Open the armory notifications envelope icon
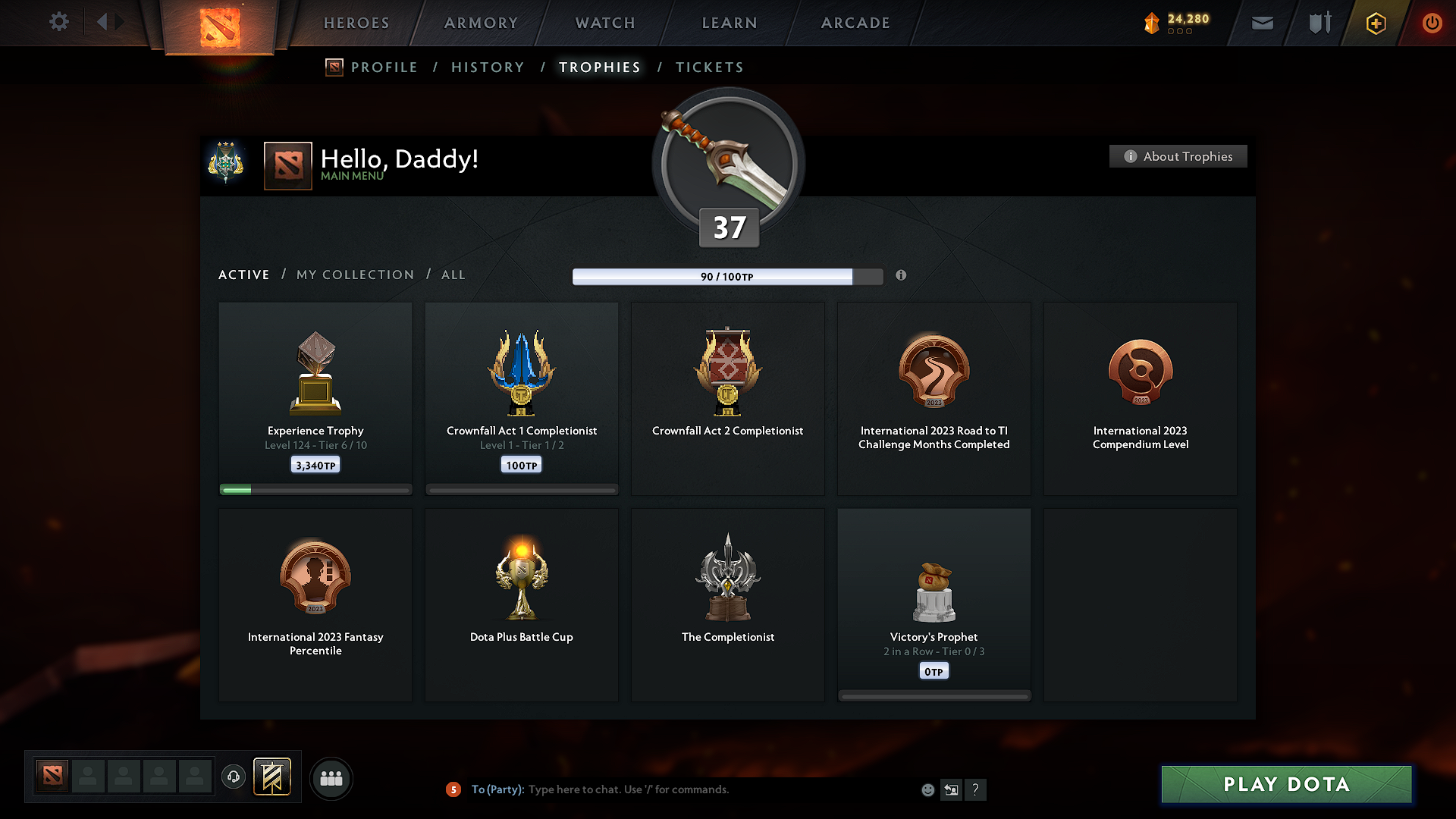Viewport: 1456px width, 819px height. pos(1261,23)
